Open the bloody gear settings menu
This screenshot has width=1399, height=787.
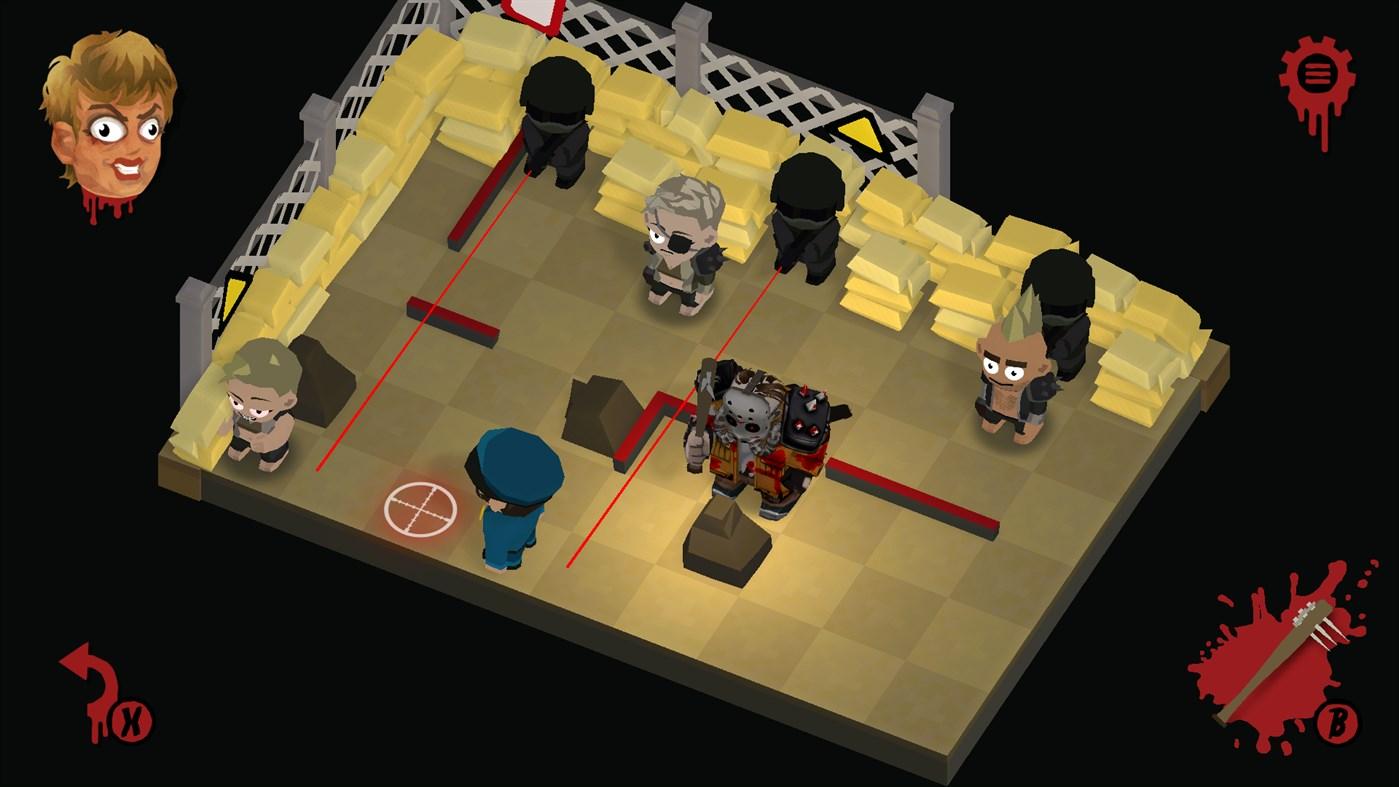tap(1317, 72)
